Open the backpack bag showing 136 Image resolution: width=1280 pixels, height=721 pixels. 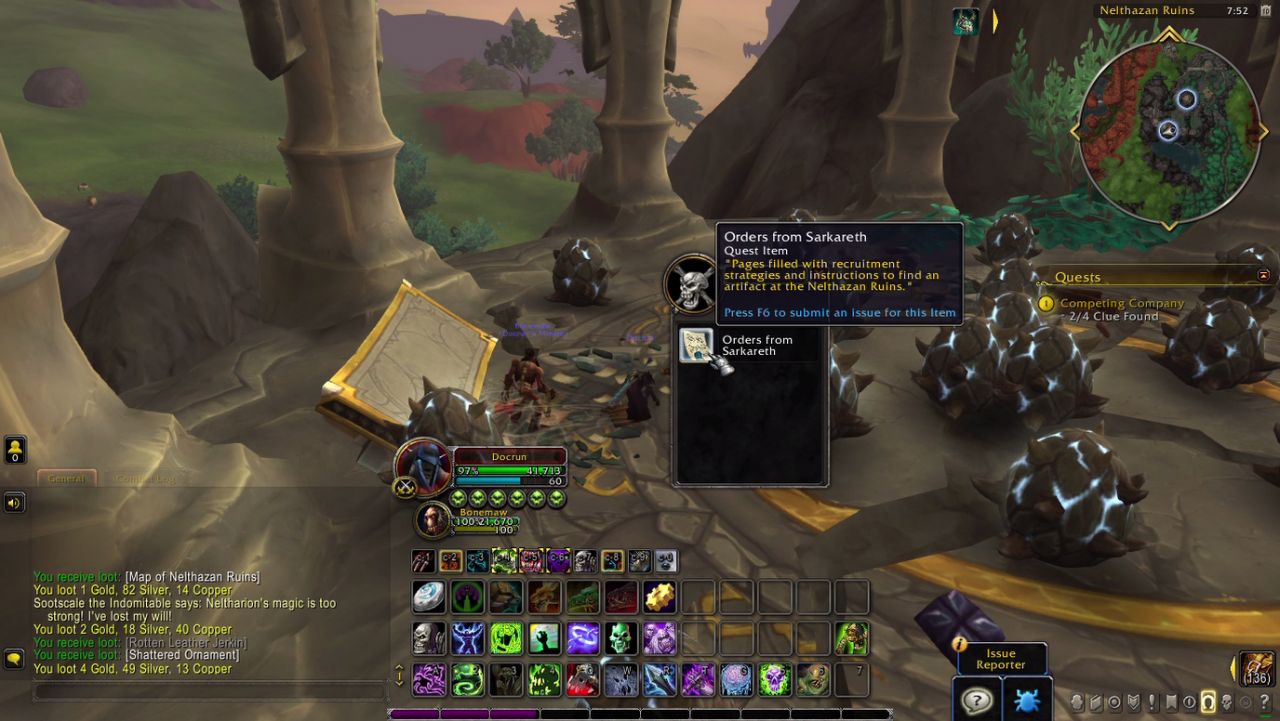[x=1257, y=667]
